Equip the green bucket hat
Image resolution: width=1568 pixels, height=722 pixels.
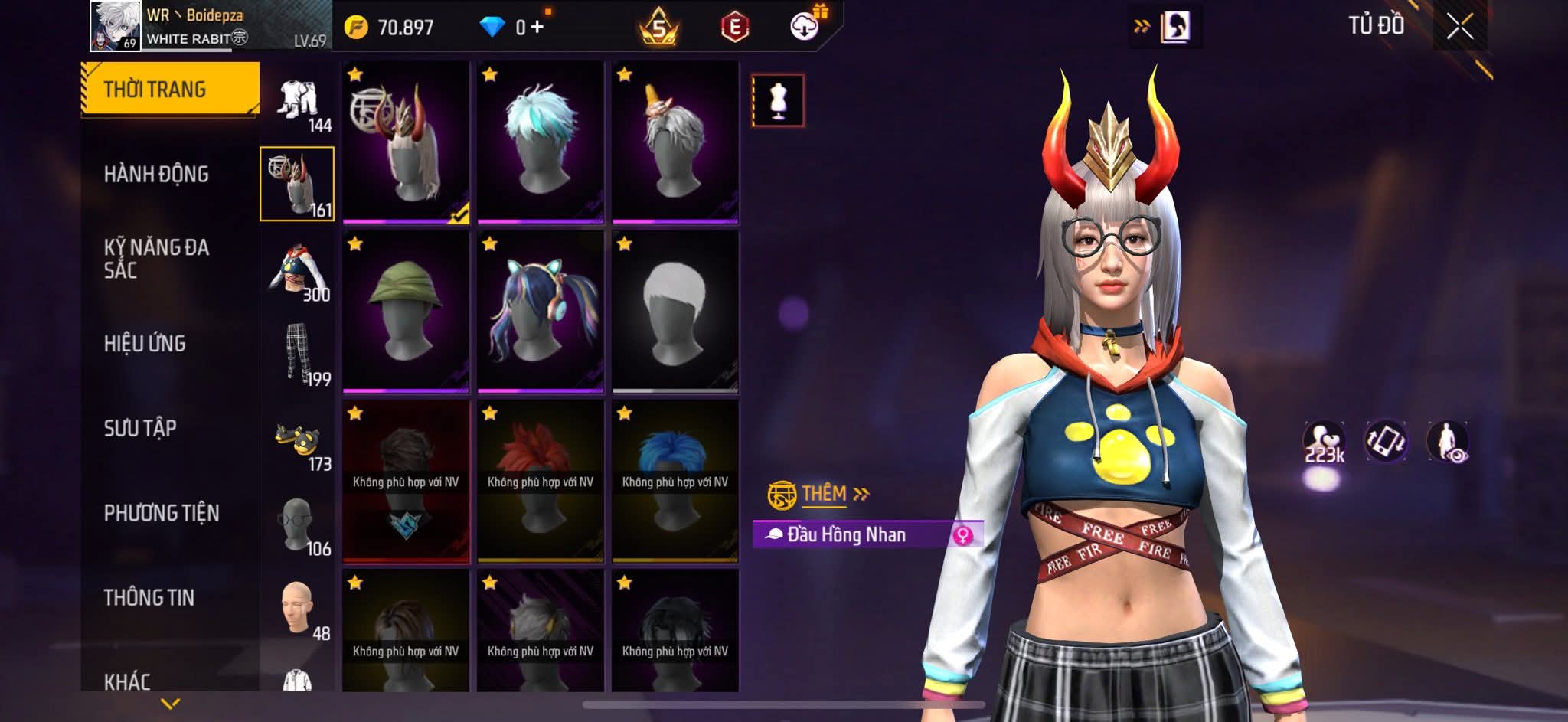click(406, 312)
